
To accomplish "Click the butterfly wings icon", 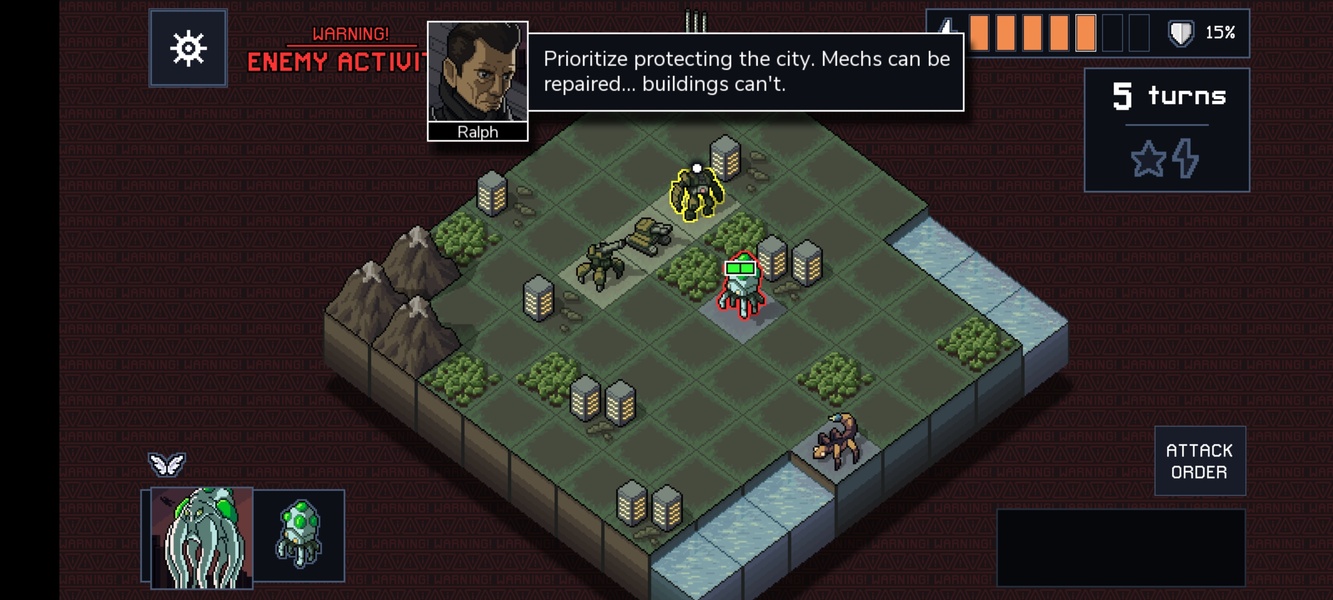I will (x=167, y=464).
